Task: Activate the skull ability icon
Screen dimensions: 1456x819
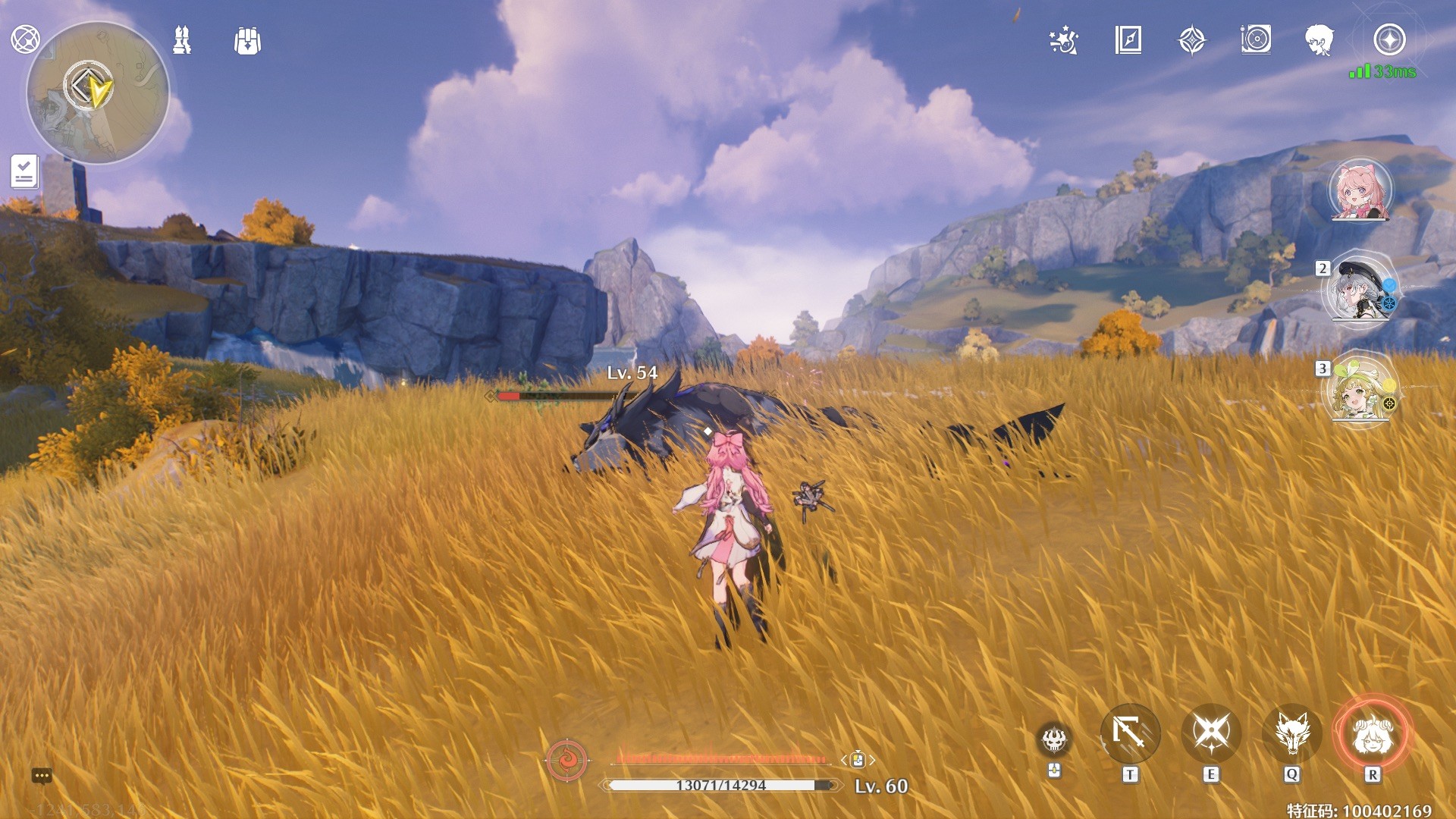Action: click(x=1054, y=739)
